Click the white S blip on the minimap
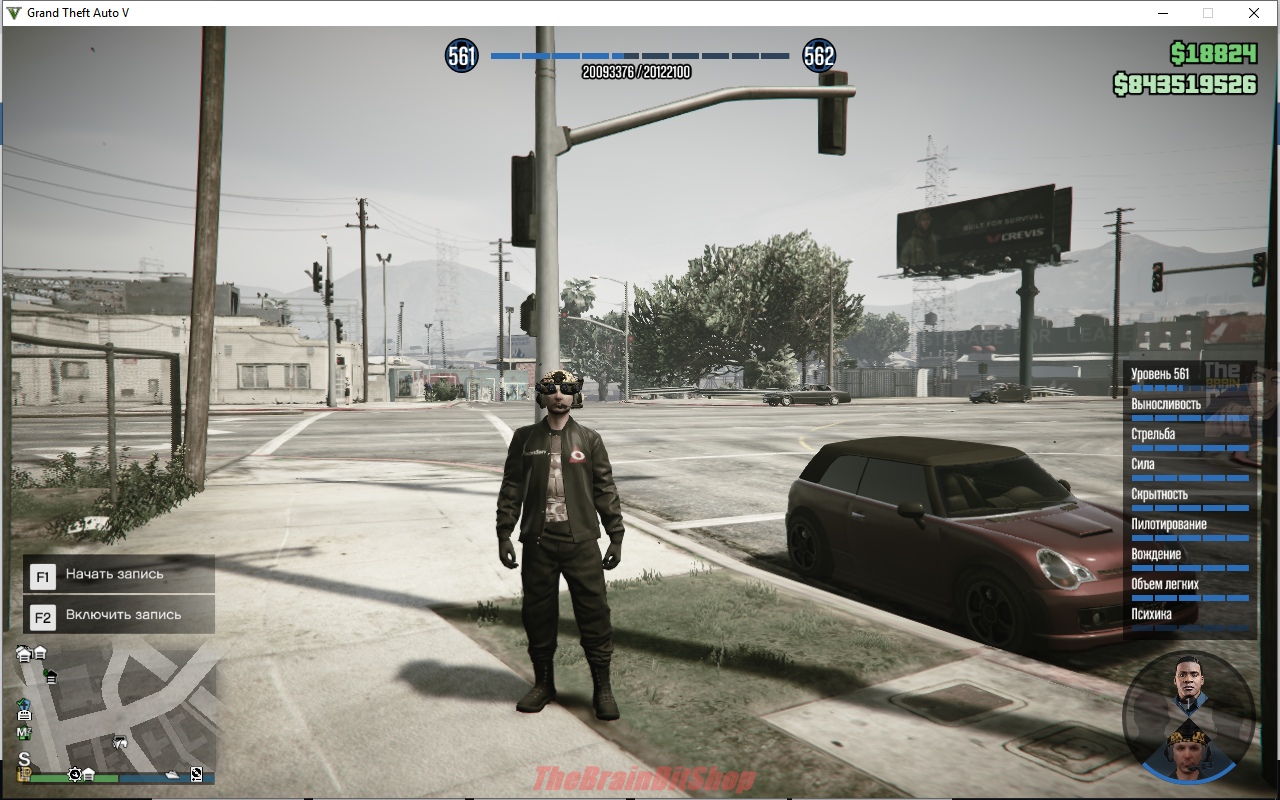The height and width of the screenshot is (800, 1280). coord(24,758)
